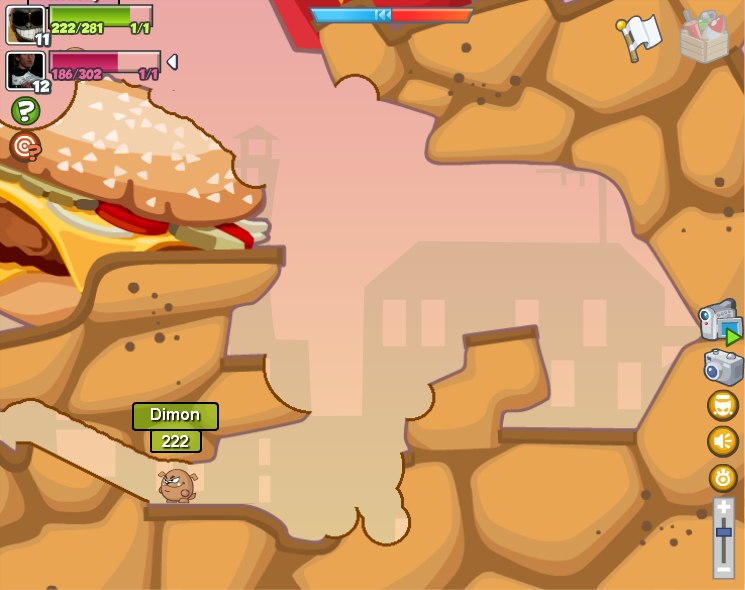Open the weapons crate inventory
Screen dimensions: 745x590
pos(704,37)
